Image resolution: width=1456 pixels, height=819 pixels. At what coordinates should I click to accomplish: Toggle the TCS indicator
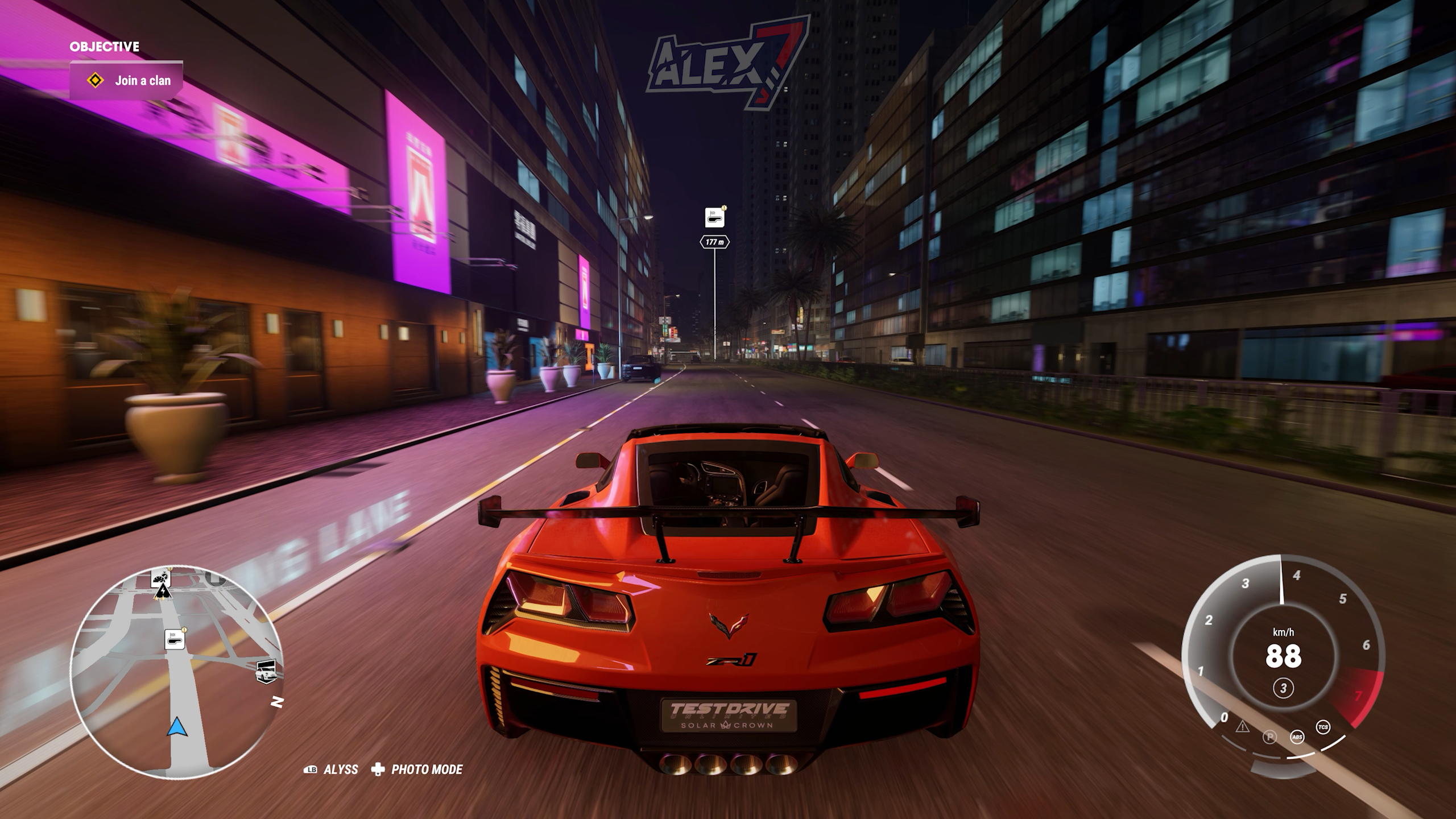pos(1323,727)
